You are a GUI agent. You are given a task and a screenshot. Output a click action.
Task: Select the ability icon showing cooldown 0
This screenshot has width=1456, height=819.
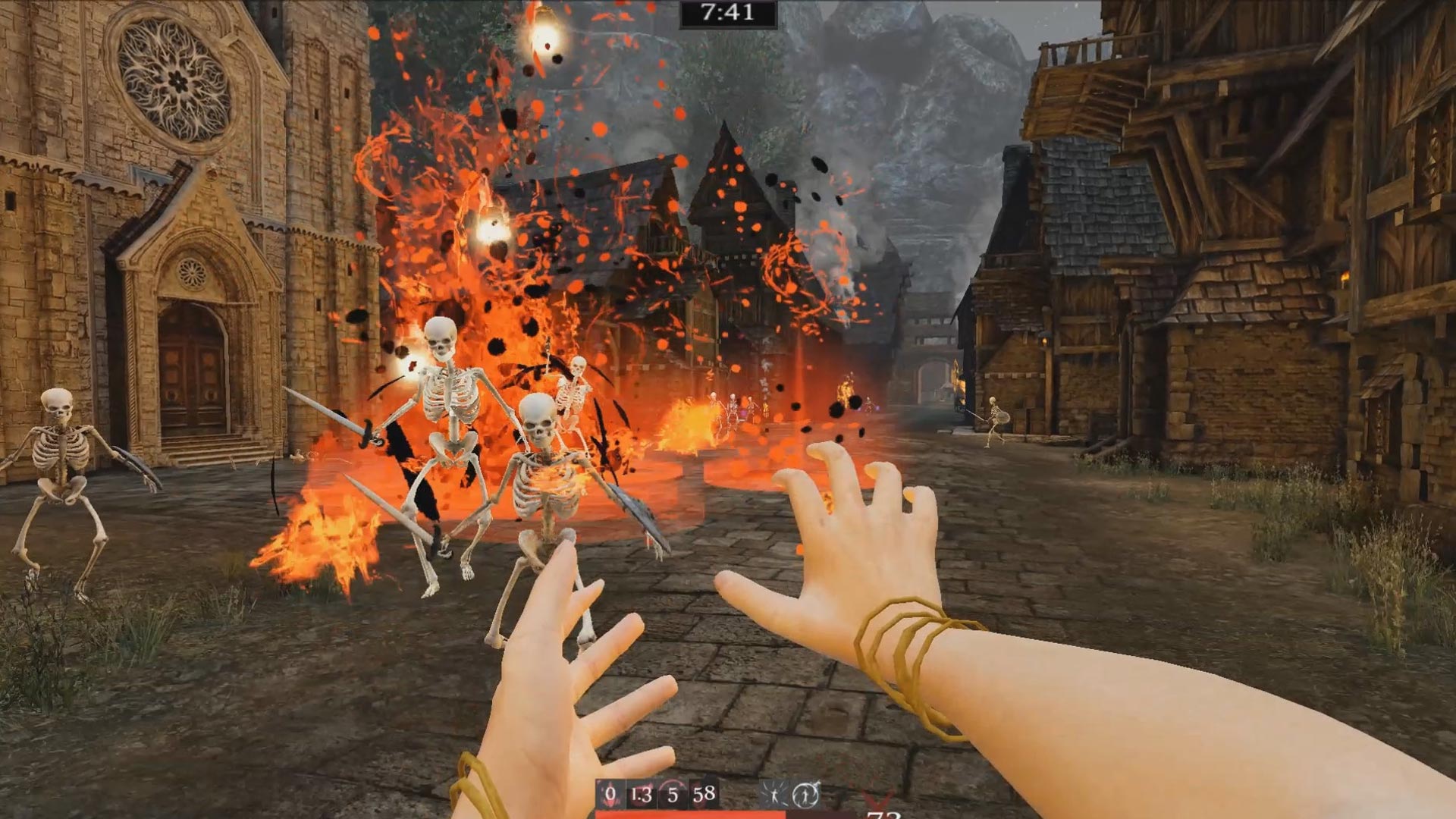click(610, 794)
